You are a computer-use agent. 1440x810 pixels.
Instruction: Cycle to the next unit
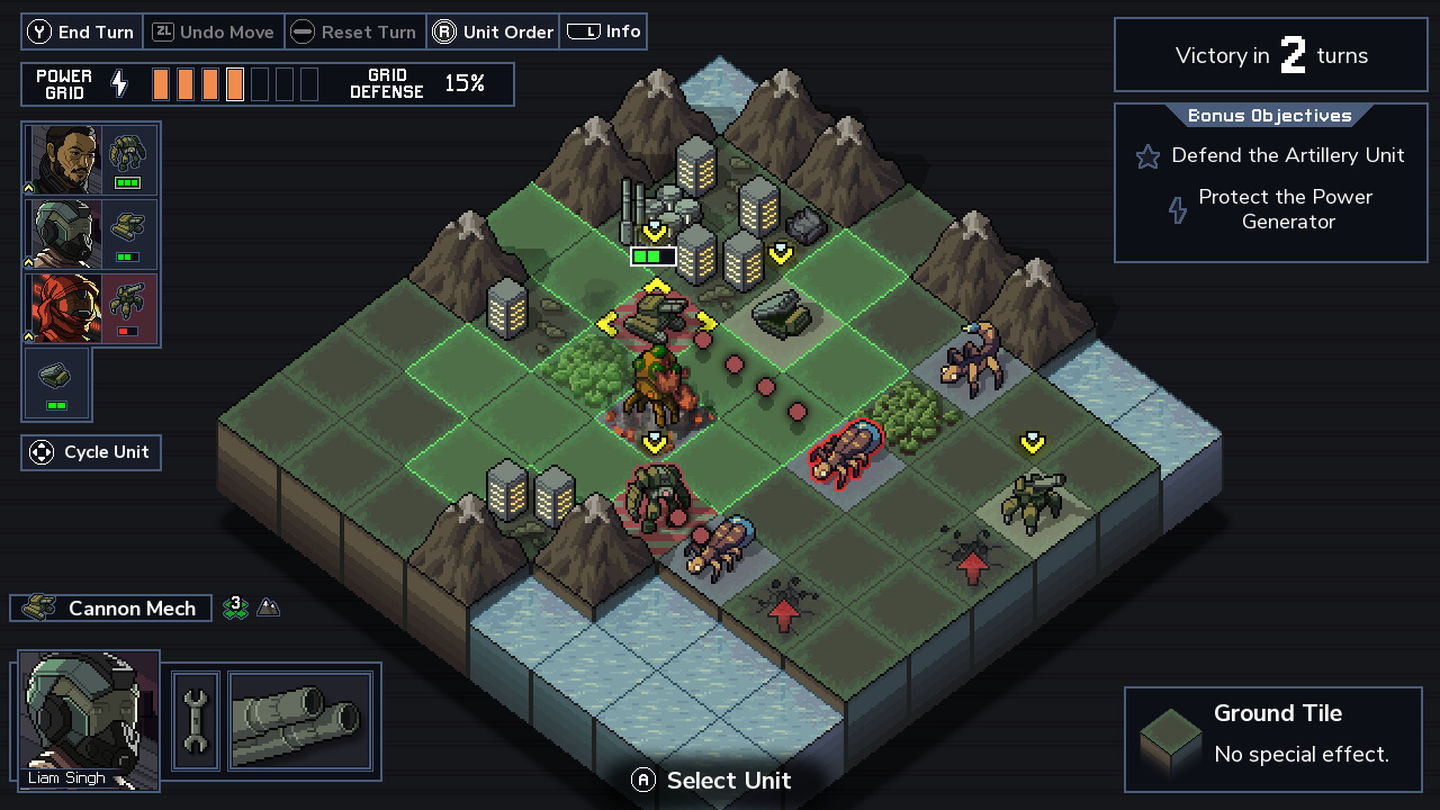[91, 453]
